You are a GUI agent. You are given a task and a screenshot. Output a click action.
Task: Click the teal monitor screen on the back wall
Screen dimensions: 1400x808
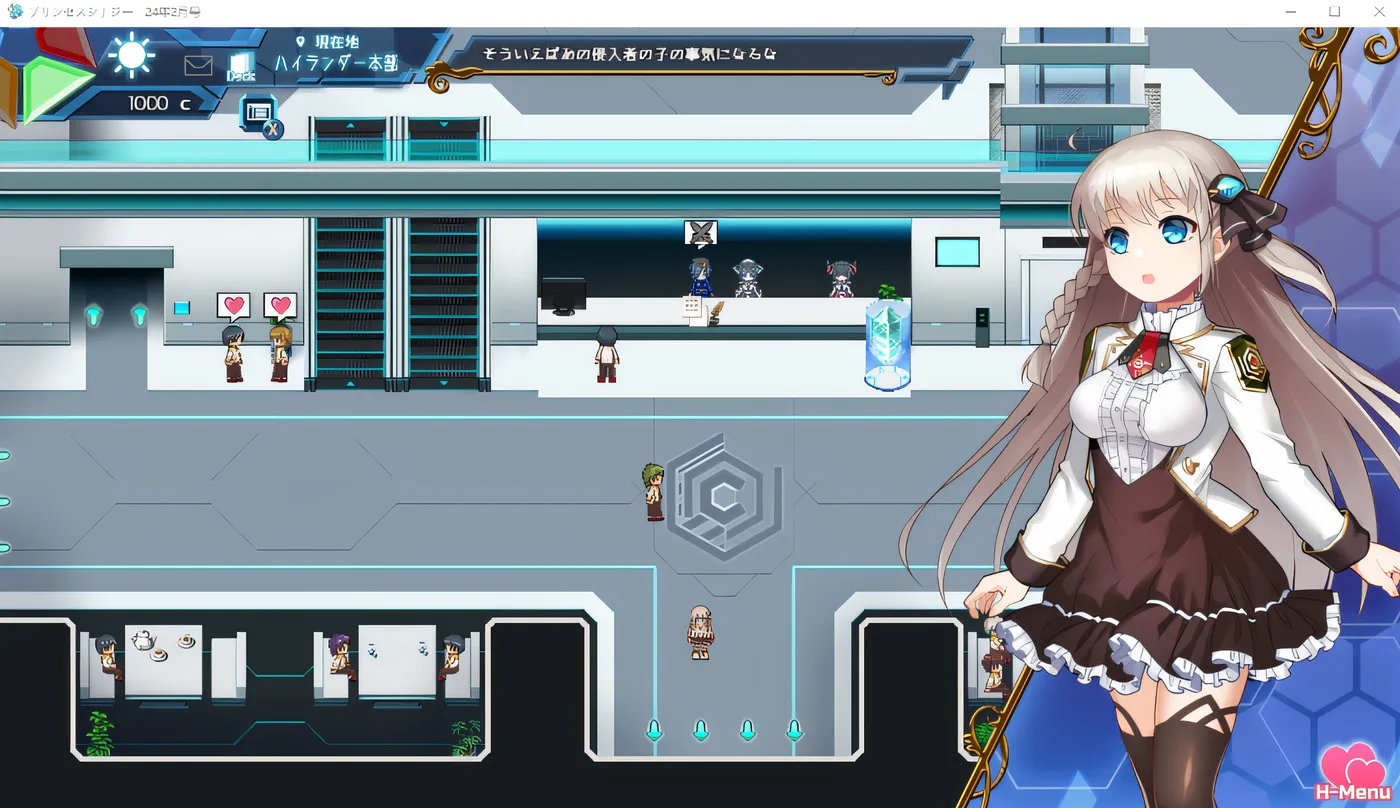958,251
